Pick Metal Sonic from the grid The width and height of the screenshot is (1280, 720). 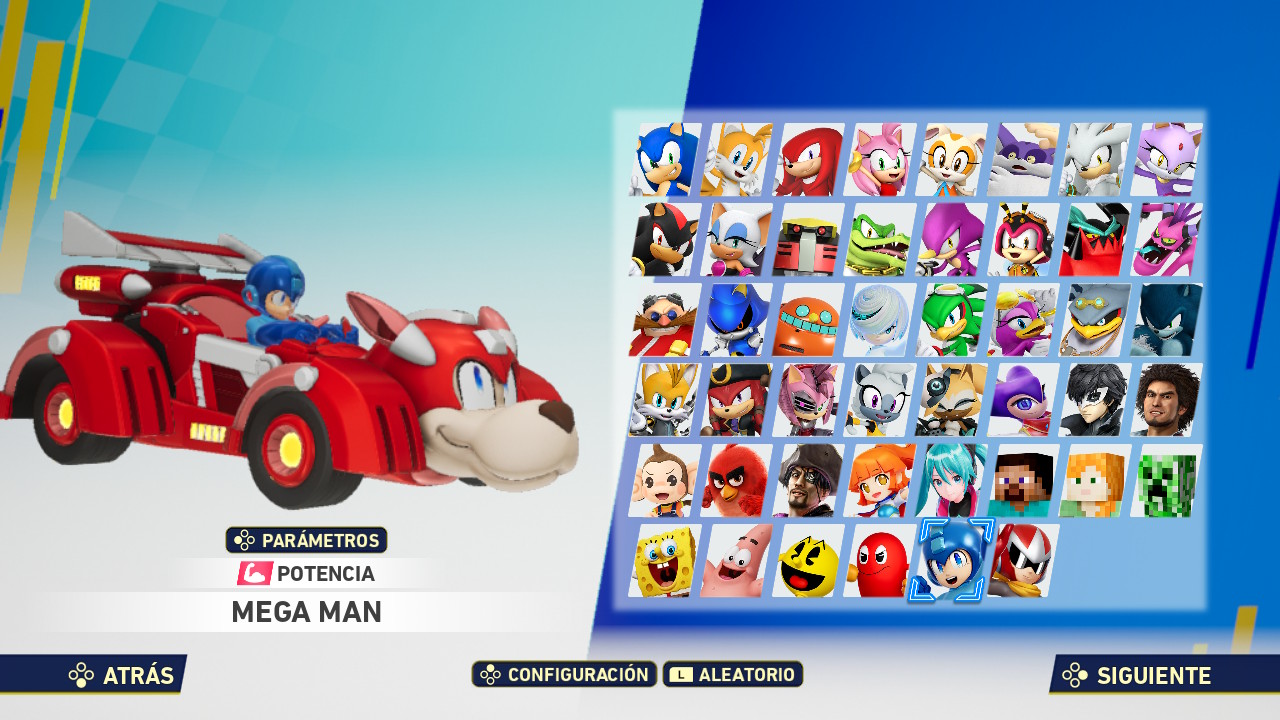coord(737,320)
